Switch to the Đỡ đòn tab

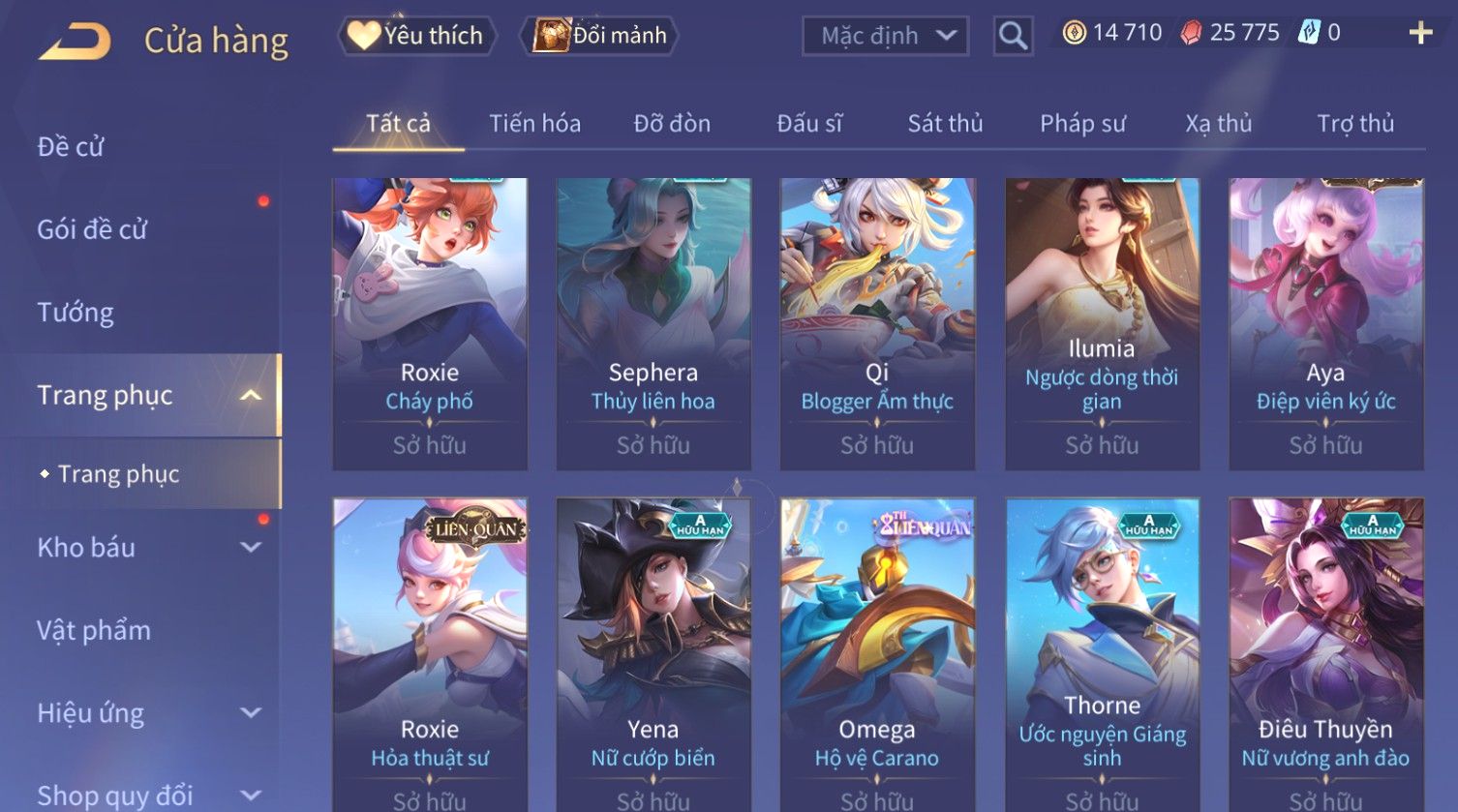click(x=672, y=124)
